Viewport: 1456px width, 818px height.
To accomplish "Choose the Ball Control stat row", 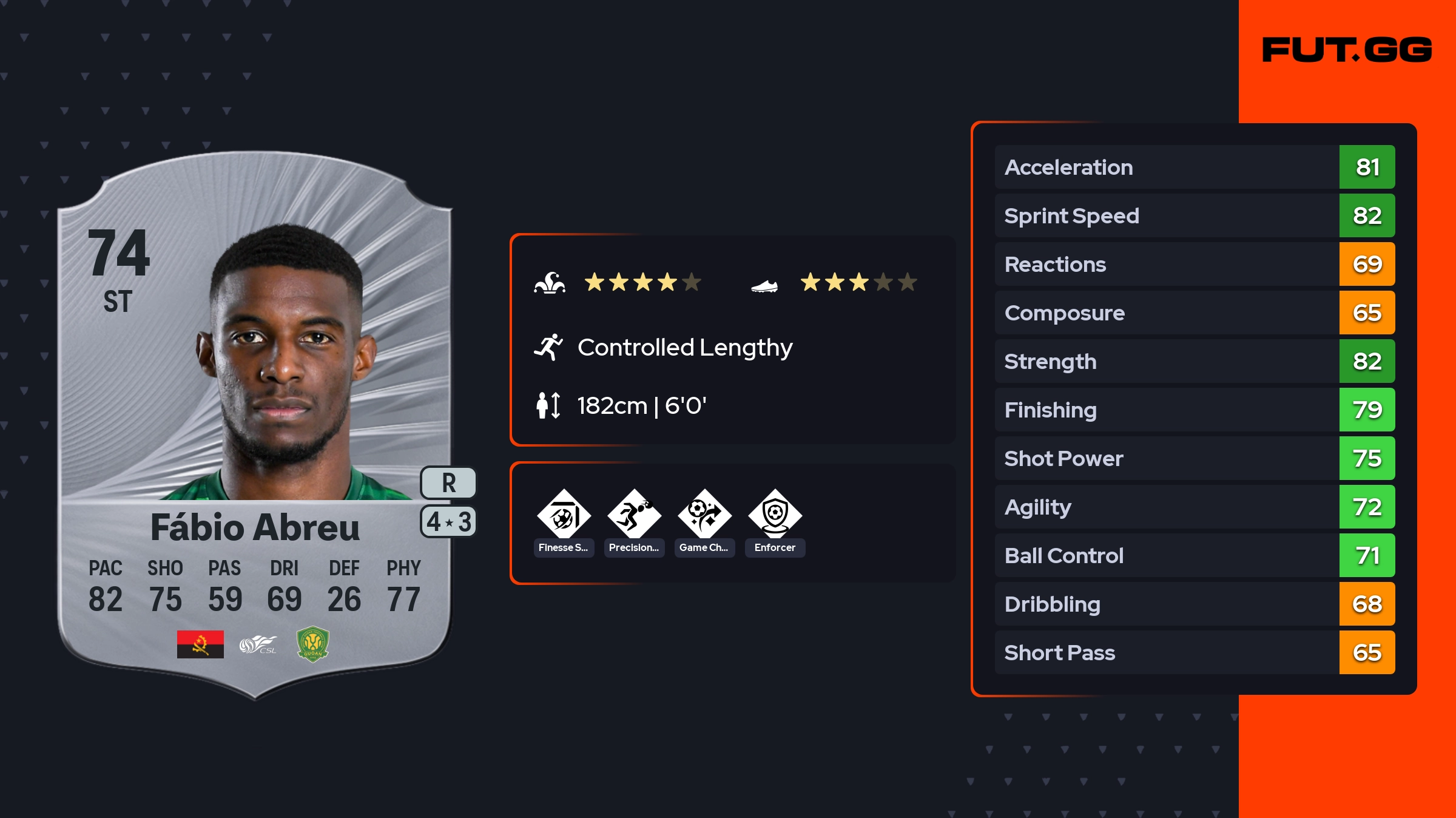I will pyautogui.click(x=1194, y=555).
